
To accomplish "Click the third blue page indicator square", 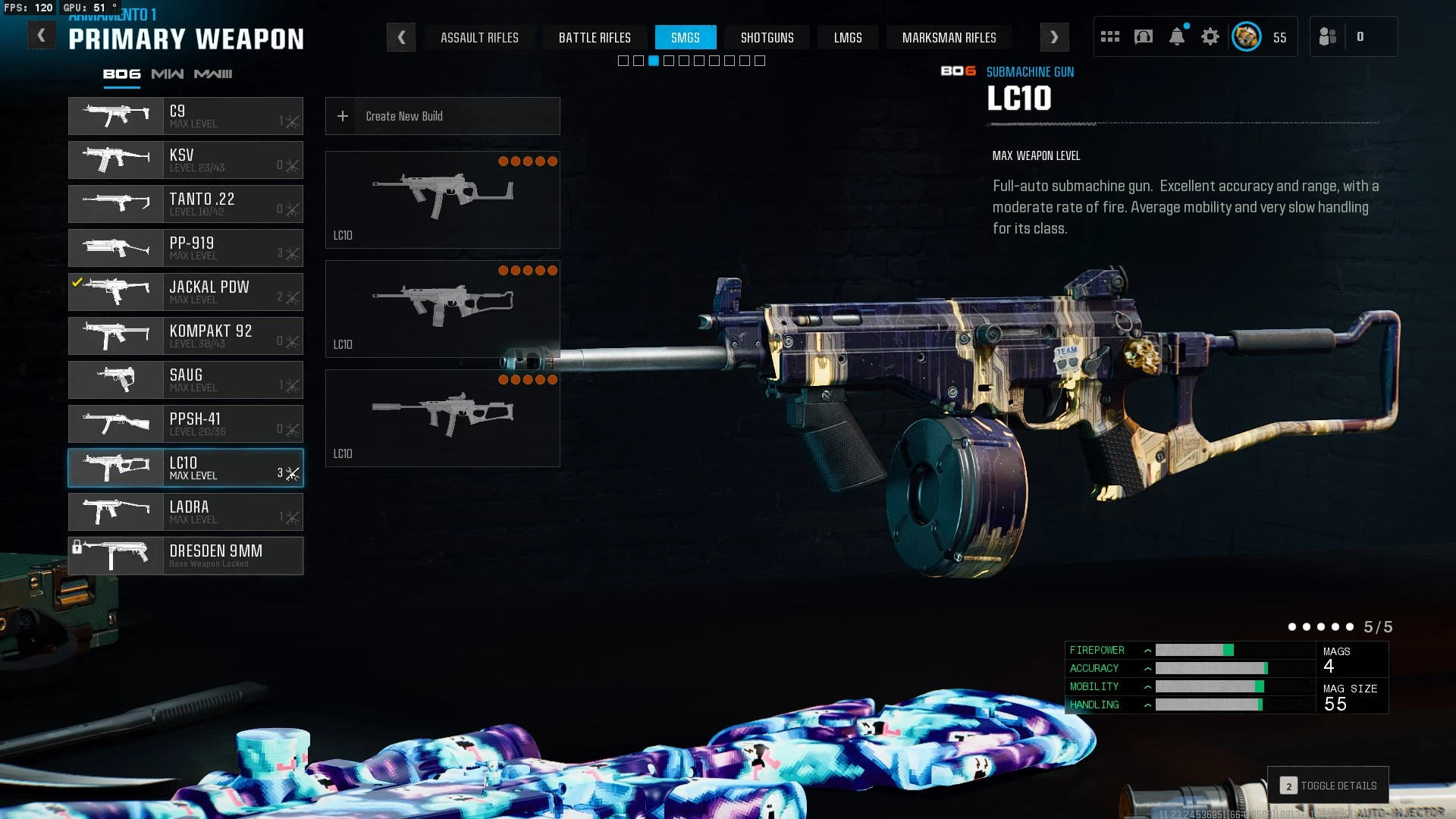I will pyautogui.click(x=653, y=60).
